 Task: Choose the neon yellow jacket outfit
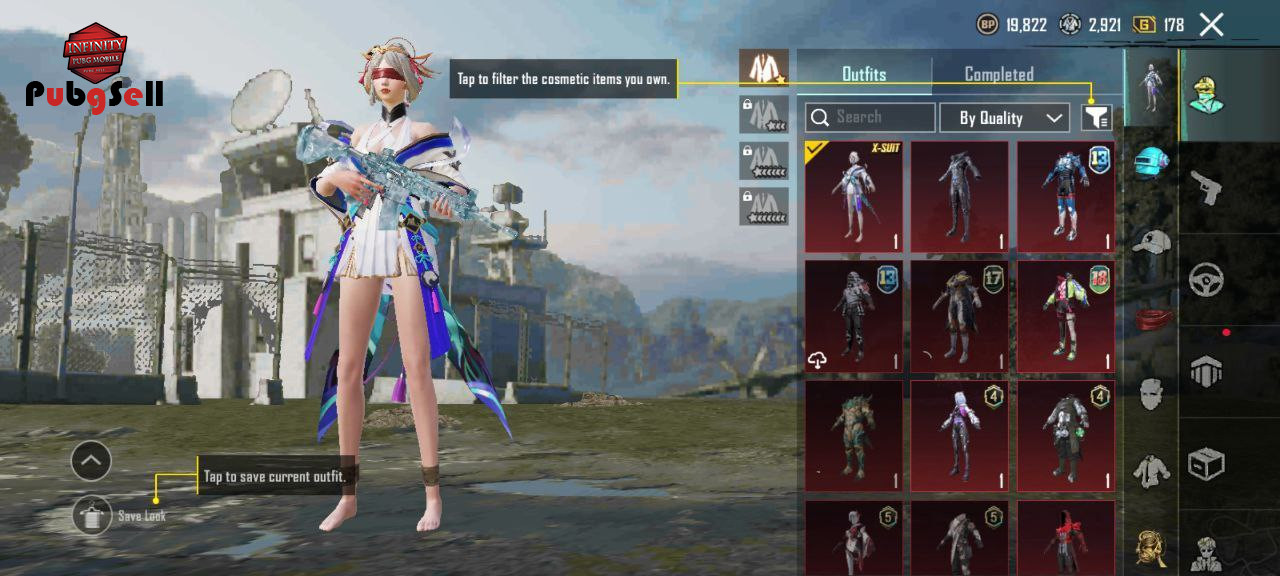point(1065,316)
